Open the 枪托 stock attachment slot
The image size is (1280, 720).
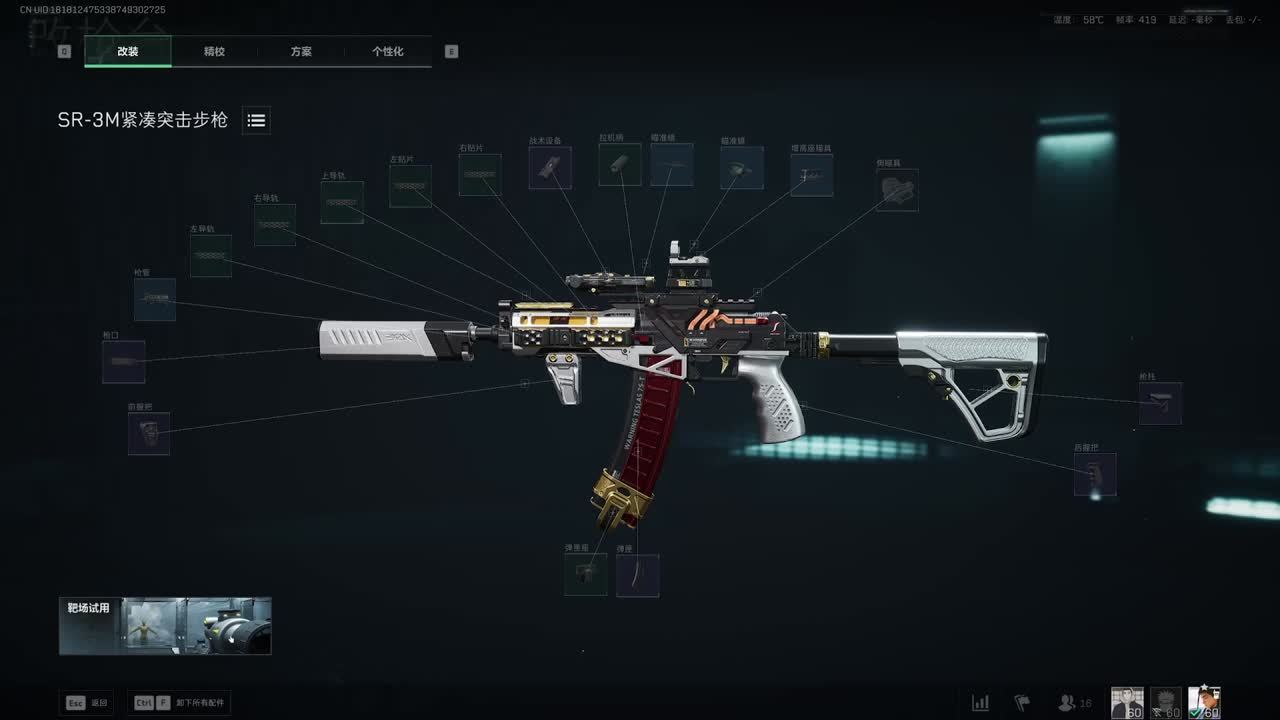[x=1160, y=403]
